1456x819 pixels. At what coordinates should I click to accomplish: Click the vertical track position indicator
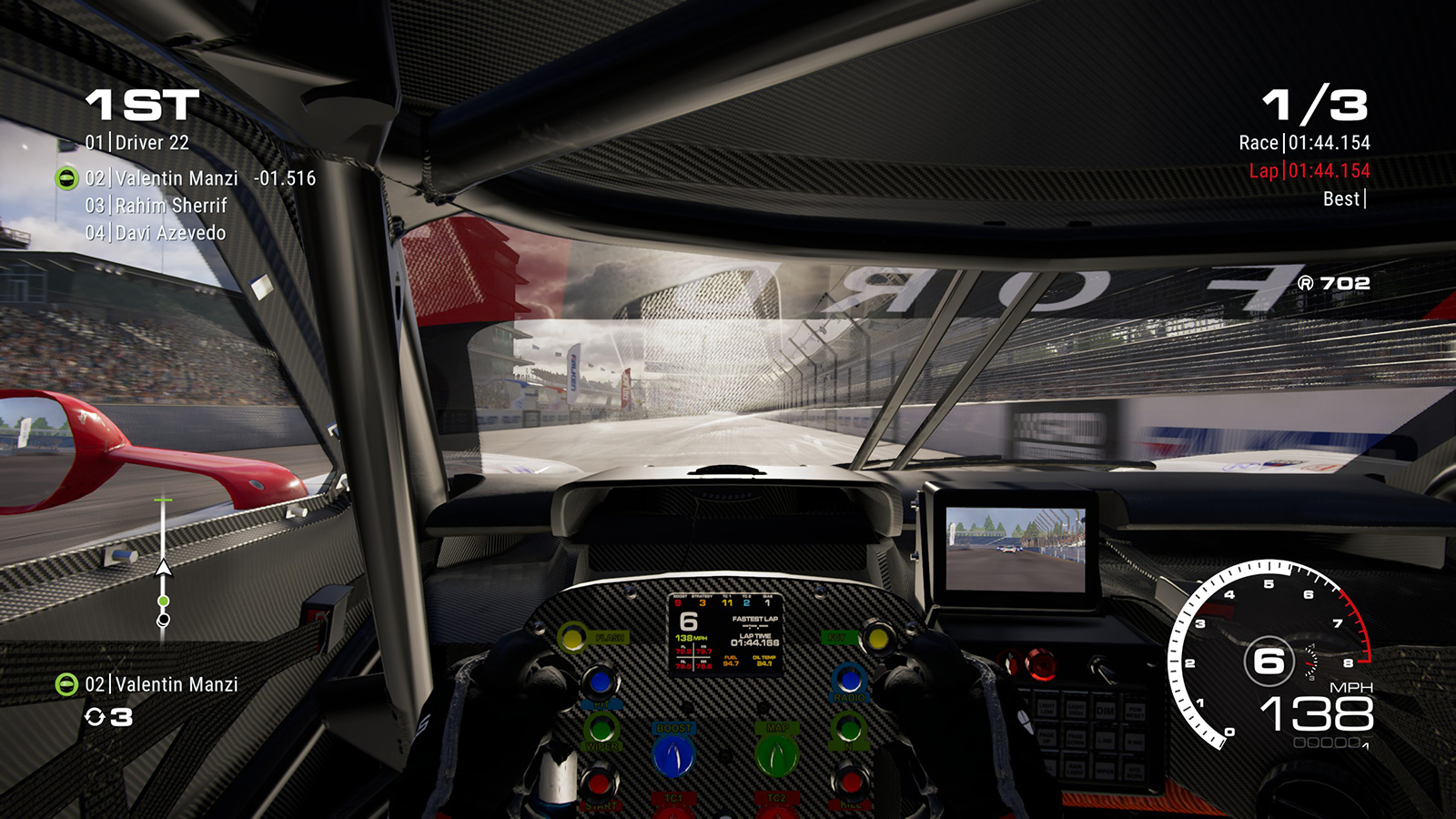coord(163,564)
